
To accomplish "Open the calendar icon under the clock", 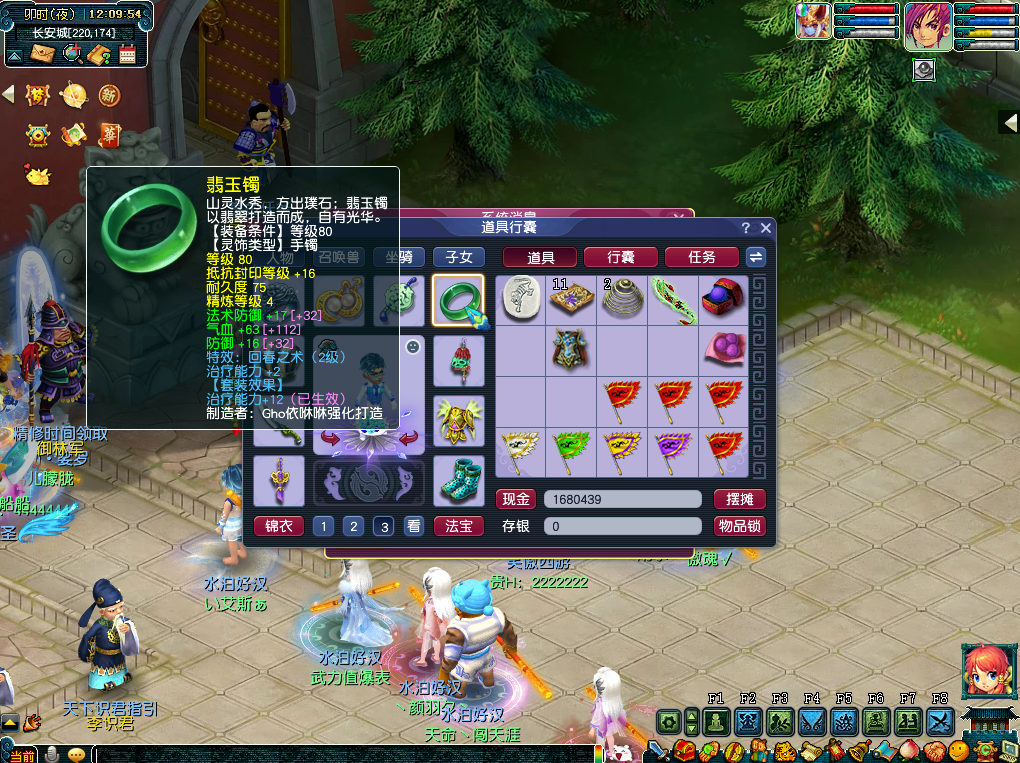I will pyautogui.click(x=127, y=54).
